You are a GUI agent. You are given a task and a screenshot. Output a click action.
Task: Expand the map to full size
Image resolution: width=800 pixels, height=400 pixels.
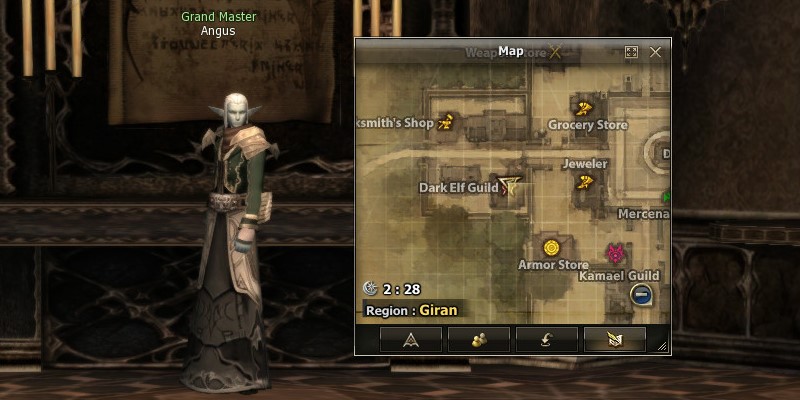click(631, 51)
